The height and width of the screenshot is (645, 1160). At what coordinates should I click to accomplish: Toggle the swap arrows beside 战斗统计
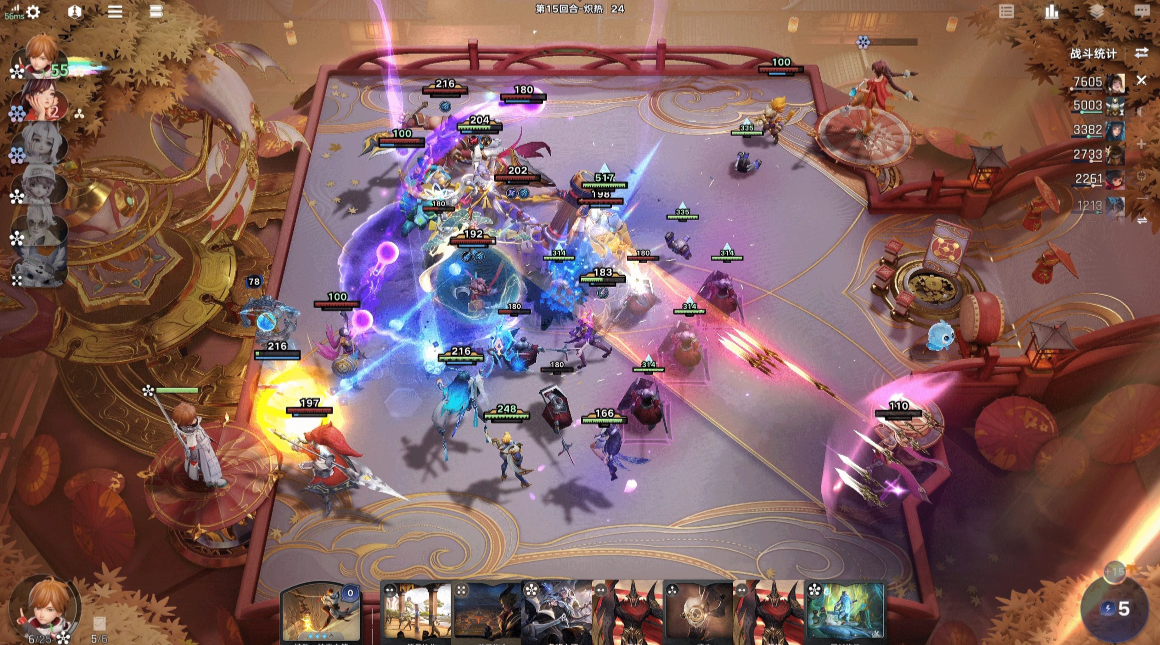pyautogui.click(x=1141, y=53)
